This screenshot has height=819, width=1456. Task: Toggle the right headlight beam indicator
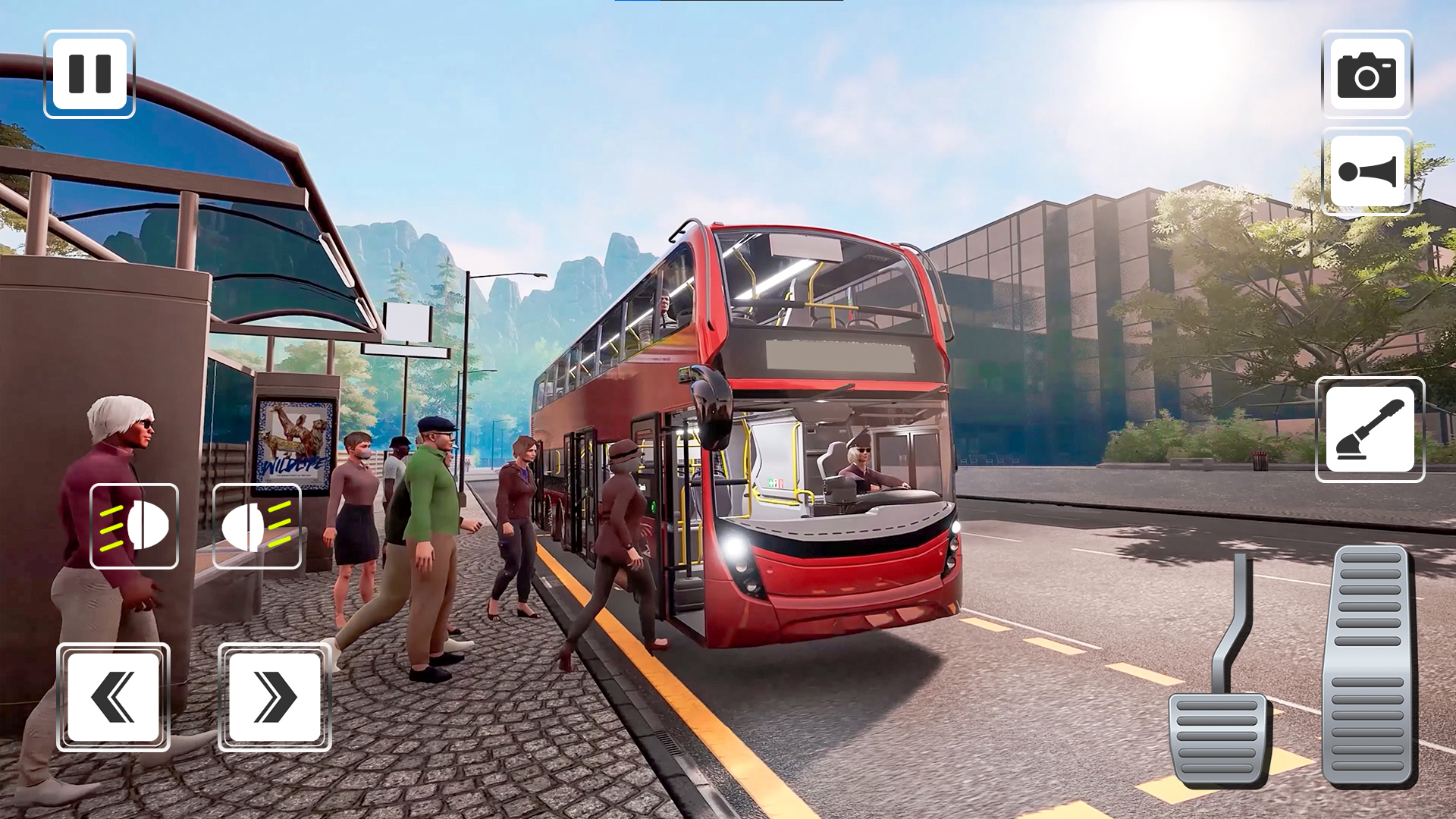coord(257,525)
